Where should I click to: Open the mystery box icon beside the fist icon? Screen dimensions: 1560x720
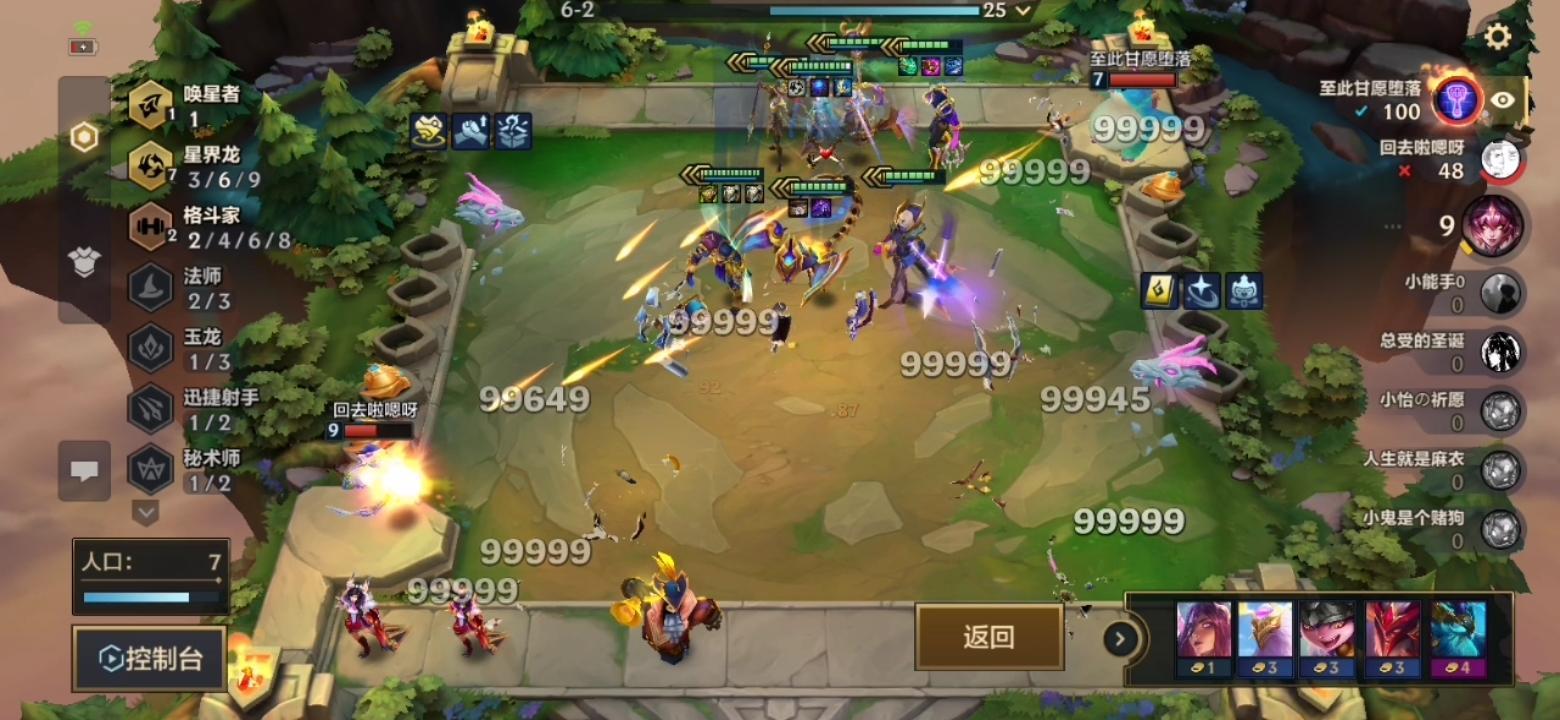click(x=512, y=131)
